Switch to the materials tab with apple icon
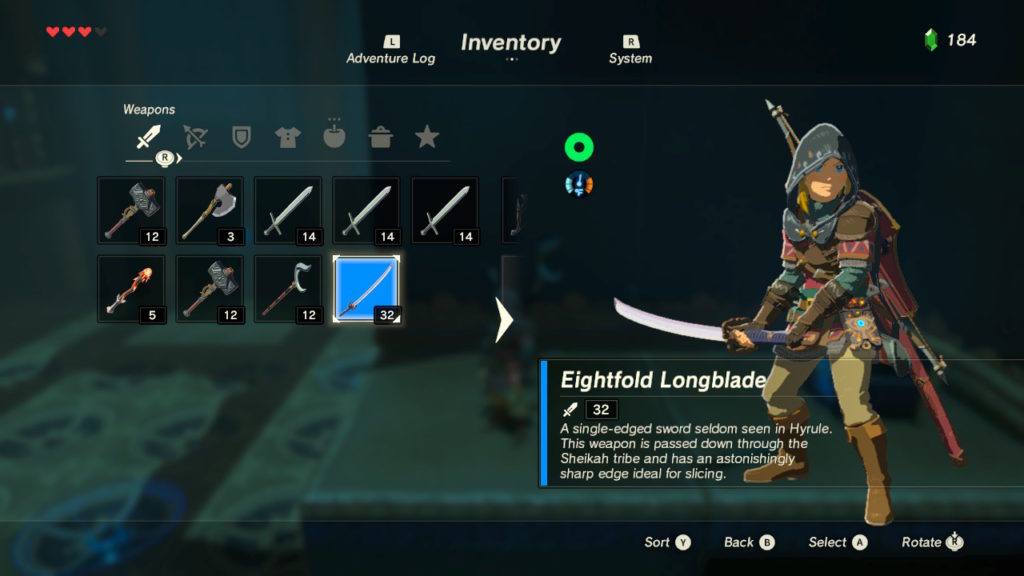Screen dimensions: 1024x576 tap(334, 137)
